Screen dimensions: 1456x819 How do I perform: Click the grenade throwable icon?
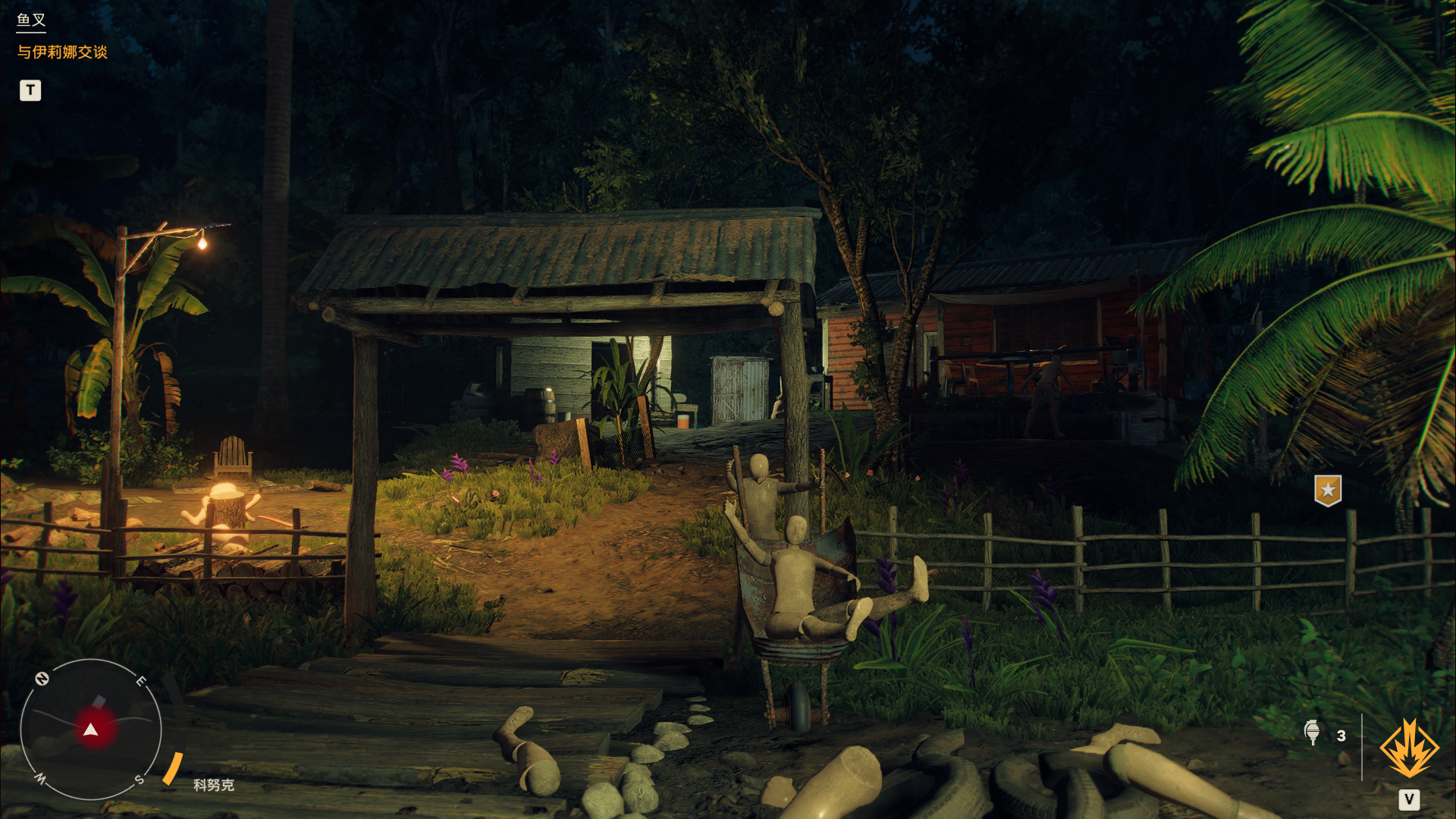pos(1312,733)
